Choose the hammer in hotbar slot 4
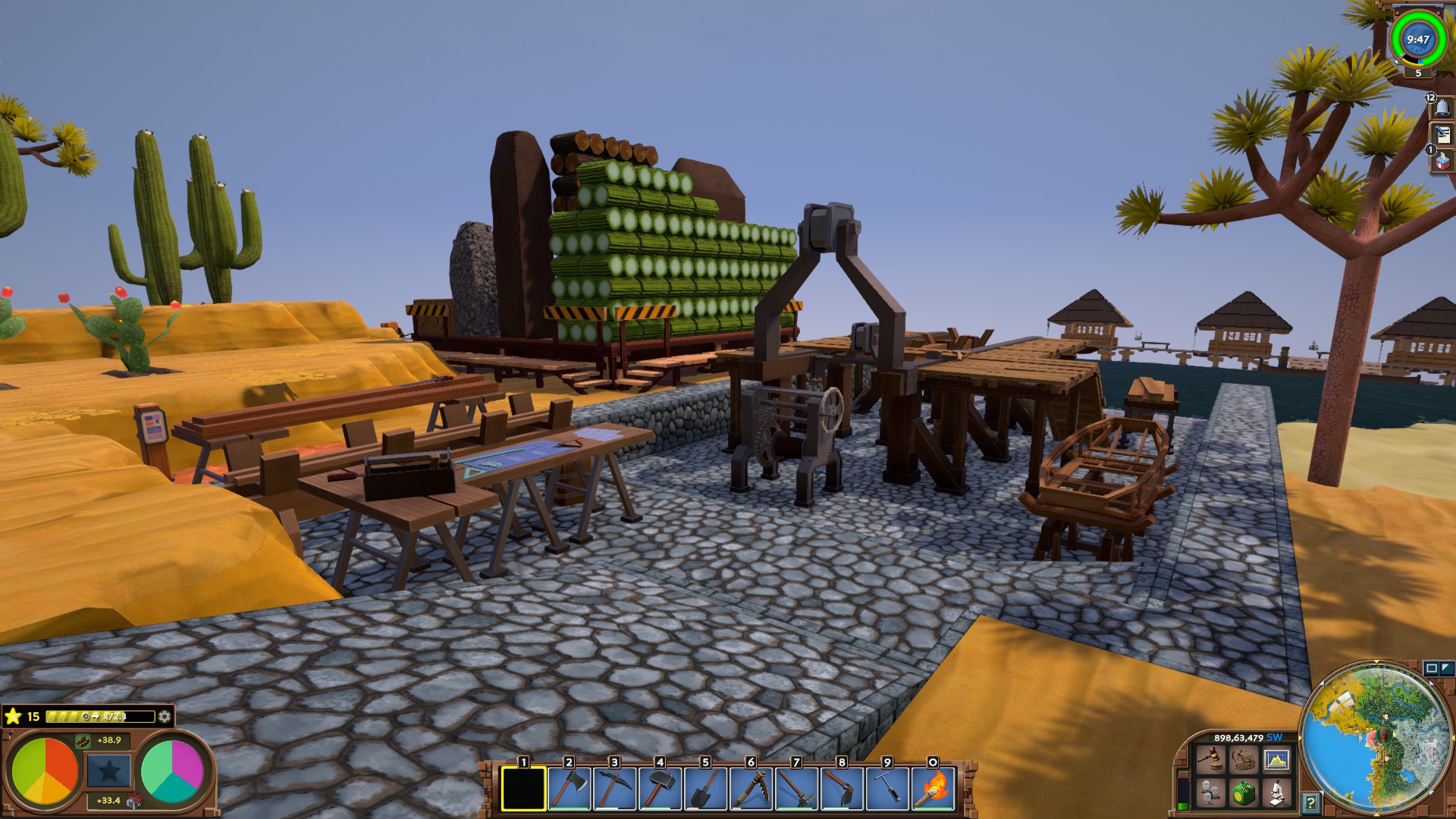Image resolution: width=1456 pixels, height=819 pixels. pos(660,789)
